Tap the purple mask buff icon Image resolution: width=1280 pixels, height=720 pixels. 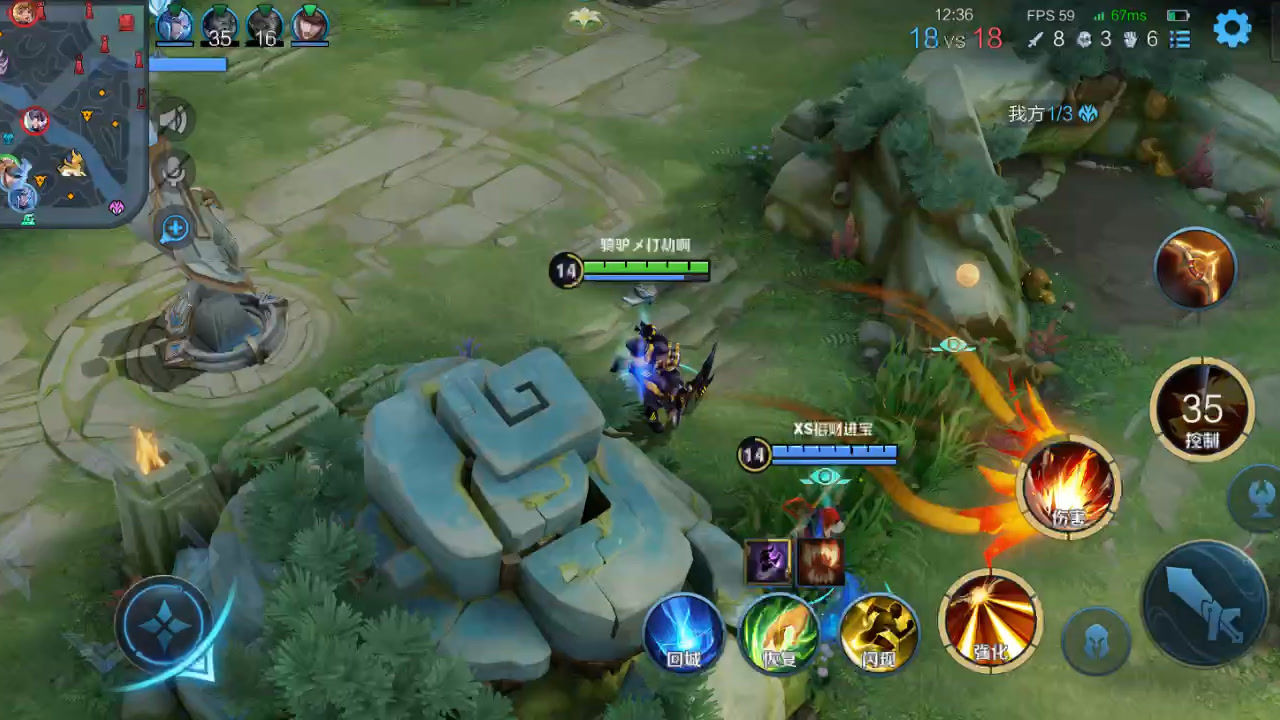coord(767,561)
